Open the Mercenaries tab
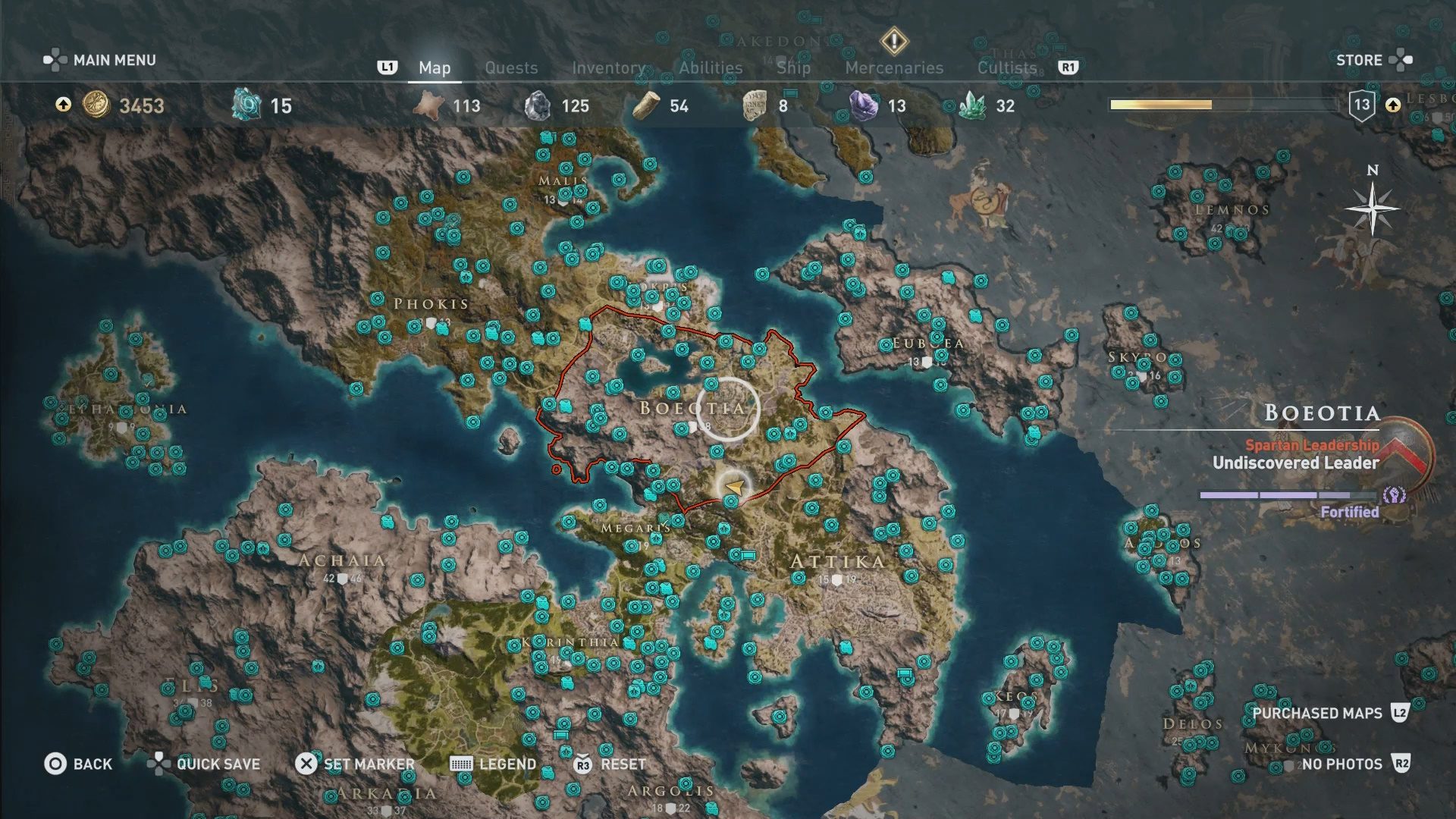 click(894, 67)
